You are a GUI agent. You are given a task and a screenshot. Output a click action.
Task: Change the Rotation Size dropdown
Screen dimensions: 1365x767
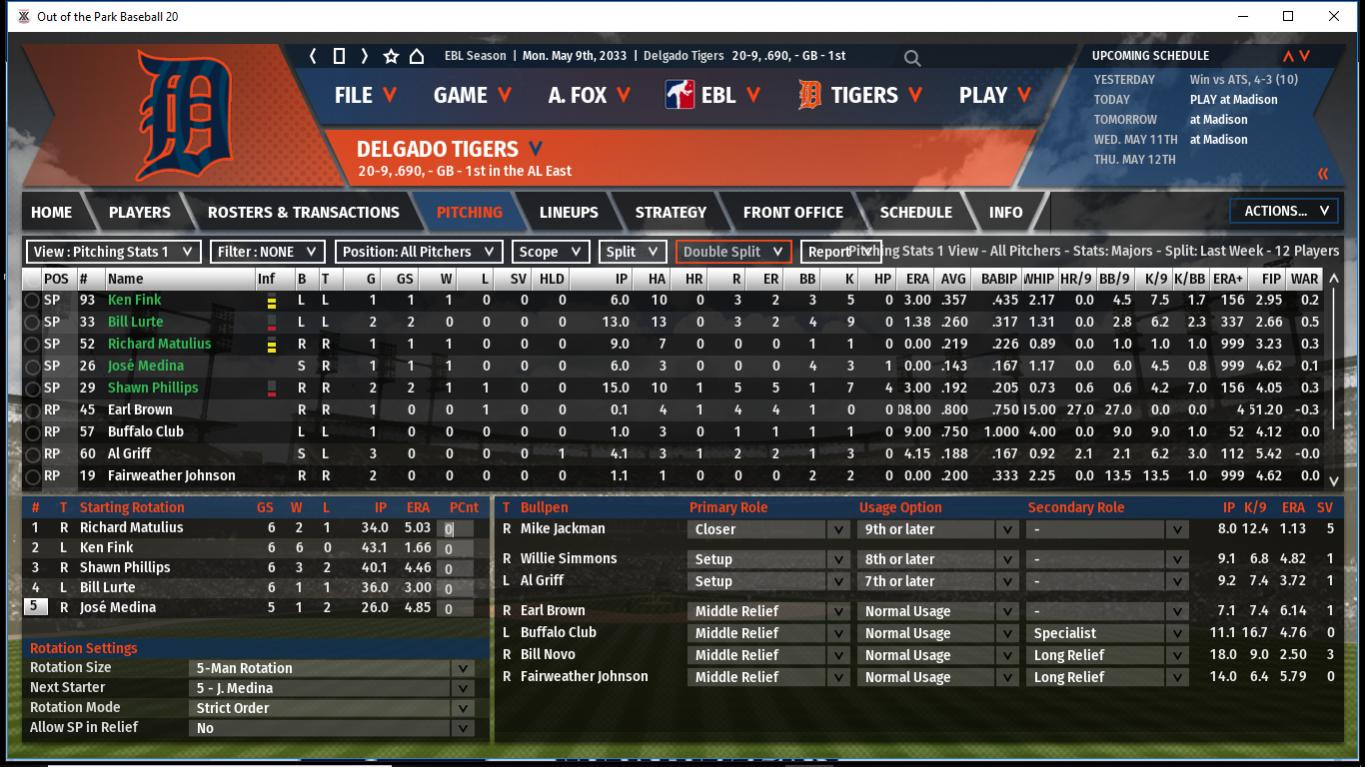pyautogui.click(x=332, y=668)
